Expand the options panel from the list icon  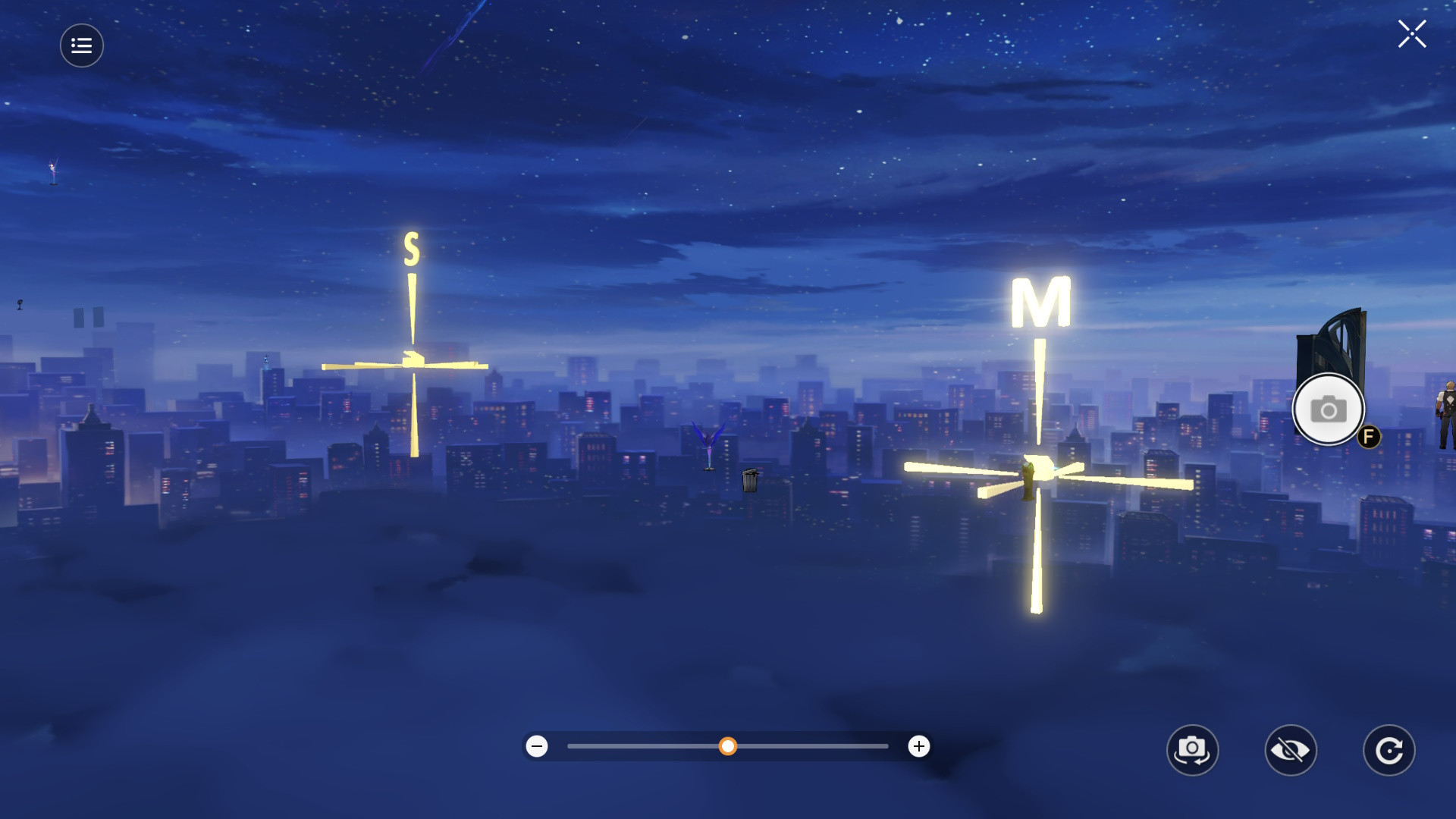[81, 45]
